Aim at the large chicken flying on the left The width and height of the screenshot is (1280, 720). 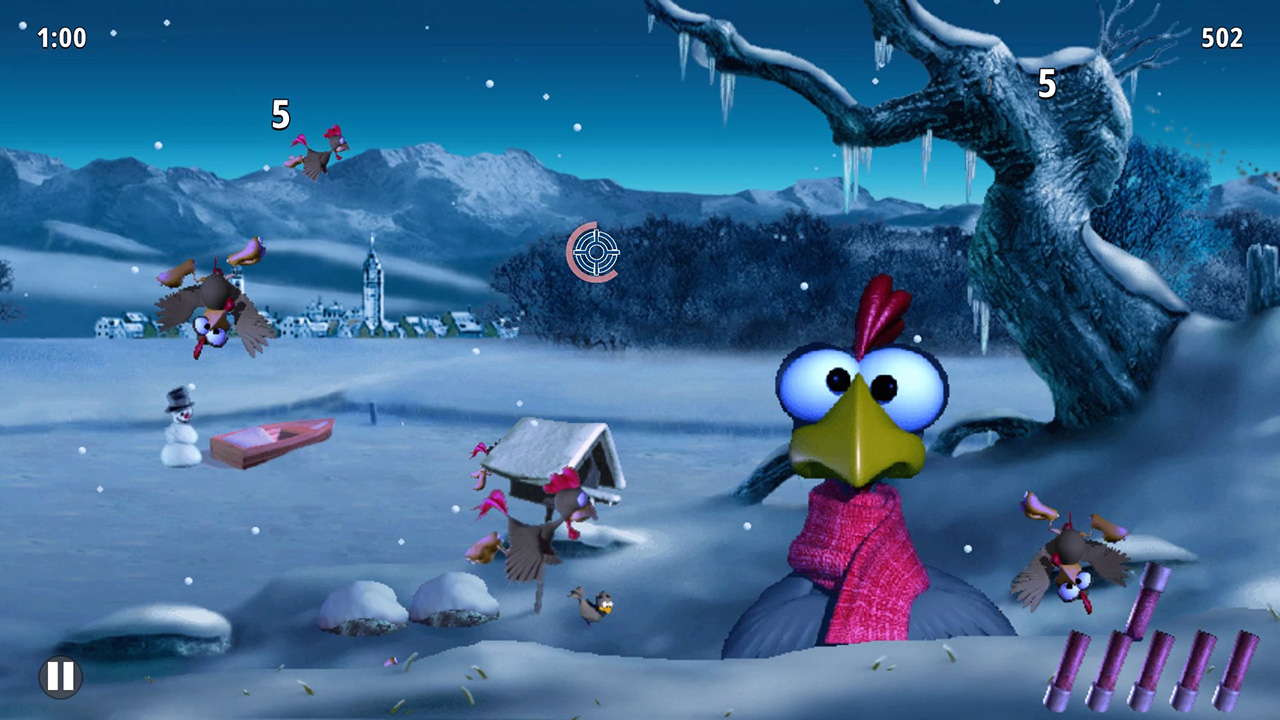(210, 310)
